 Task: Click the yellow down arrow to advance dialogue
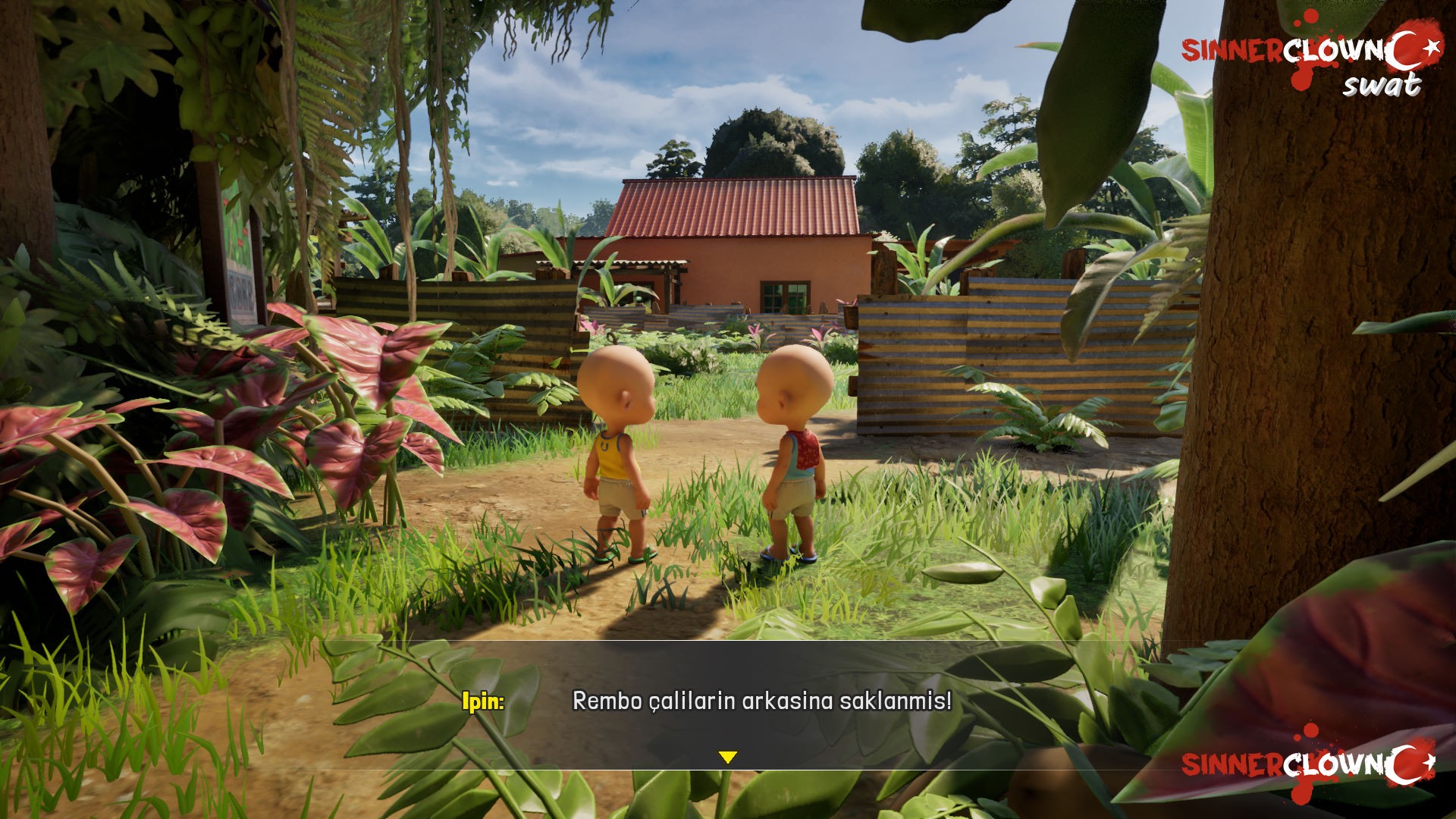[x=728, y=757]
